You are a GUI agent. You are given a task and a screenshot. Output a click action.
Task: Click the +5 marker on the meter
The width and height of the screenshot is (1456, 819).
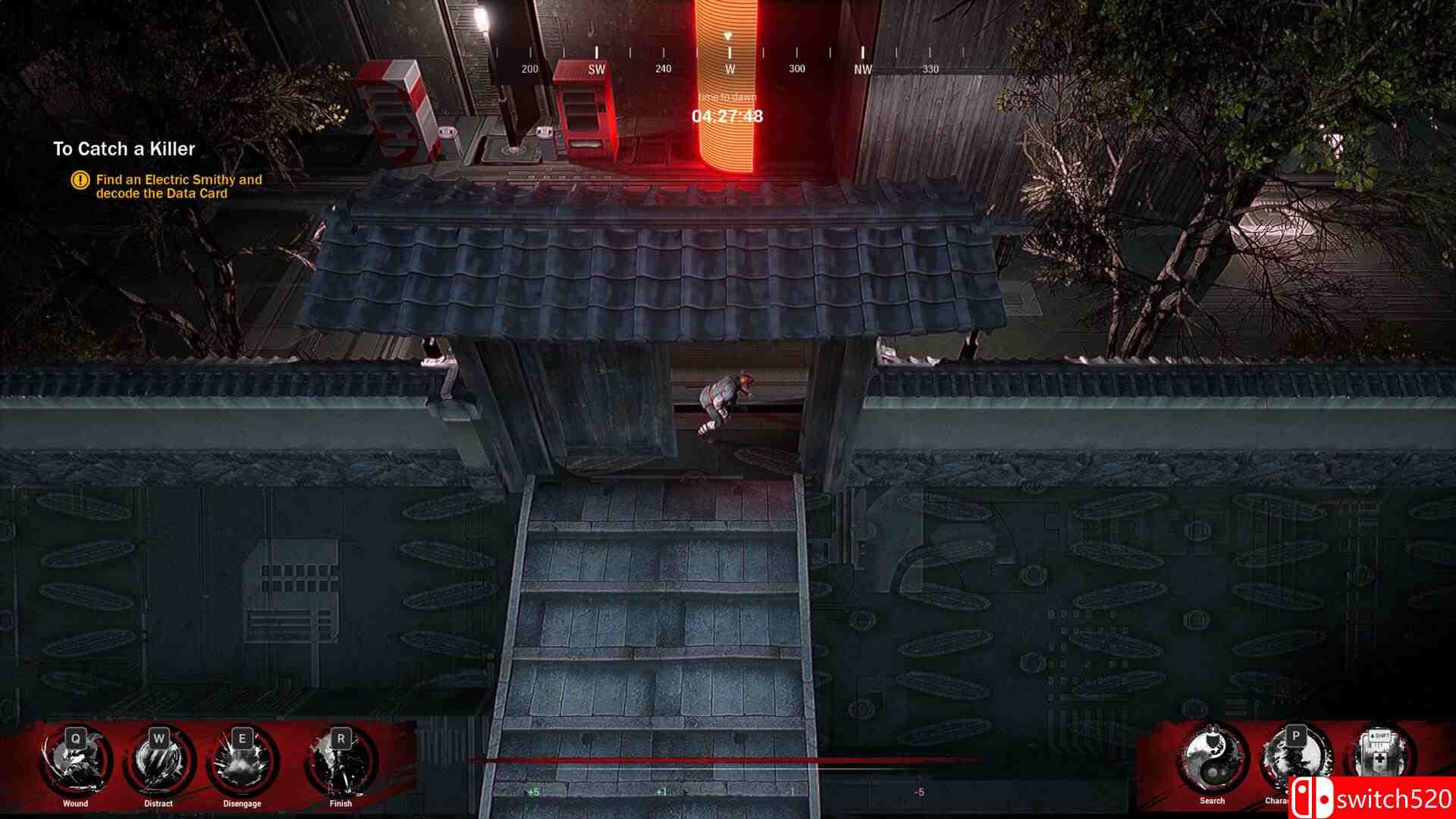[x=532, y=790]
